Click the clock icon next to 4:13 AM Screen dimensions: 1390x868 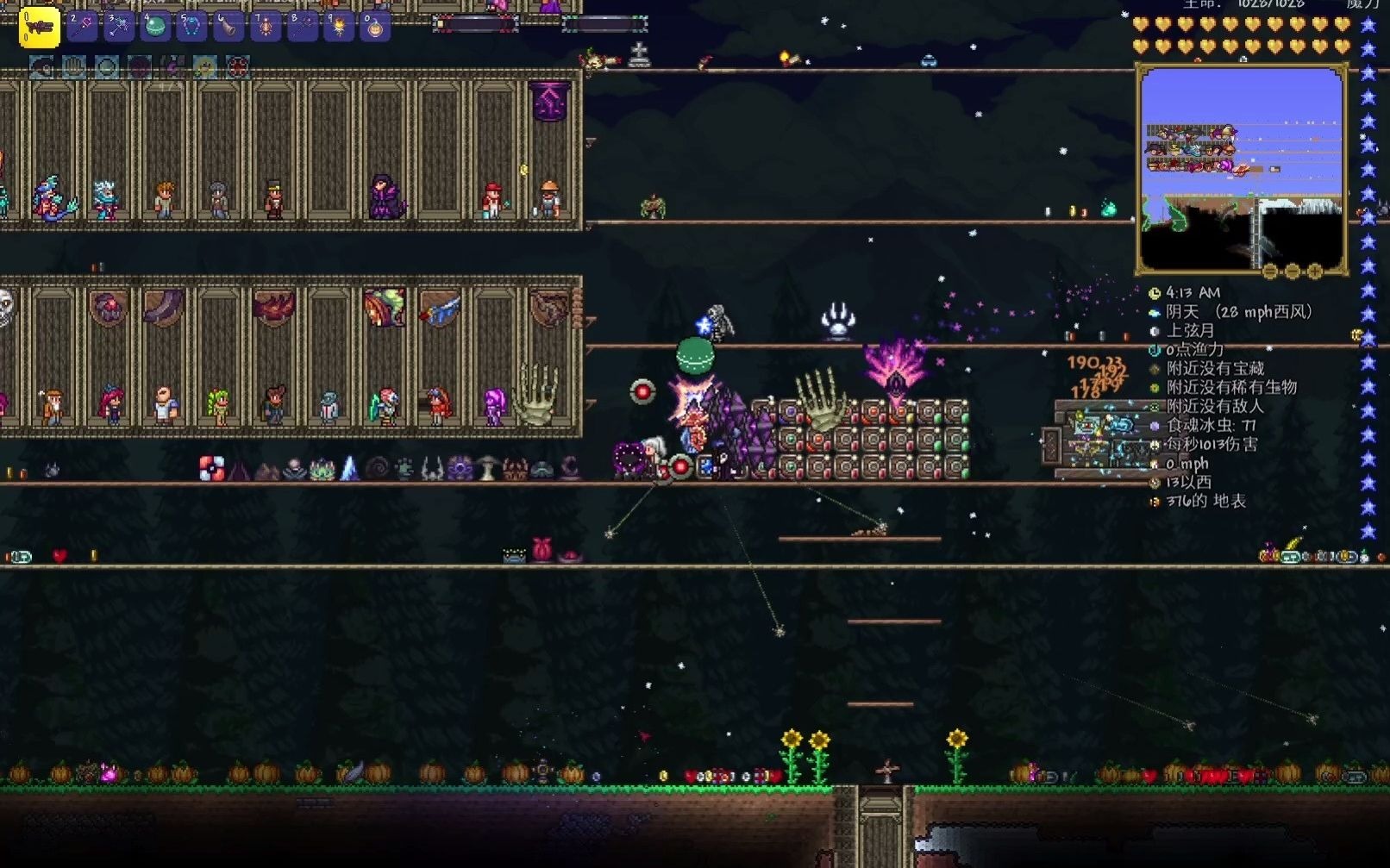tap(1155, 293)
